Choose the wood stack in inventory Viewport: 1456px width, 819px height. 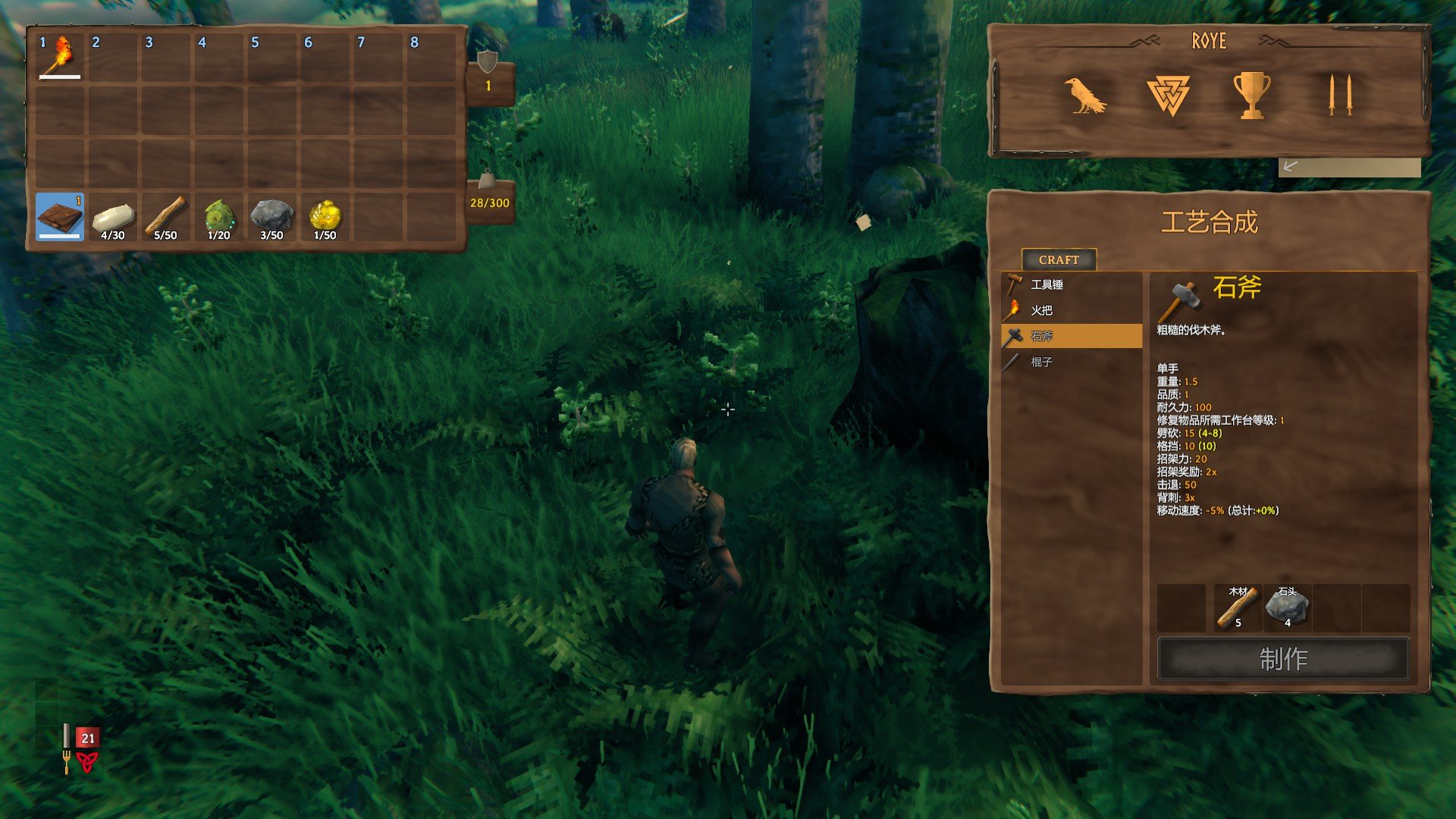(166, 216)
